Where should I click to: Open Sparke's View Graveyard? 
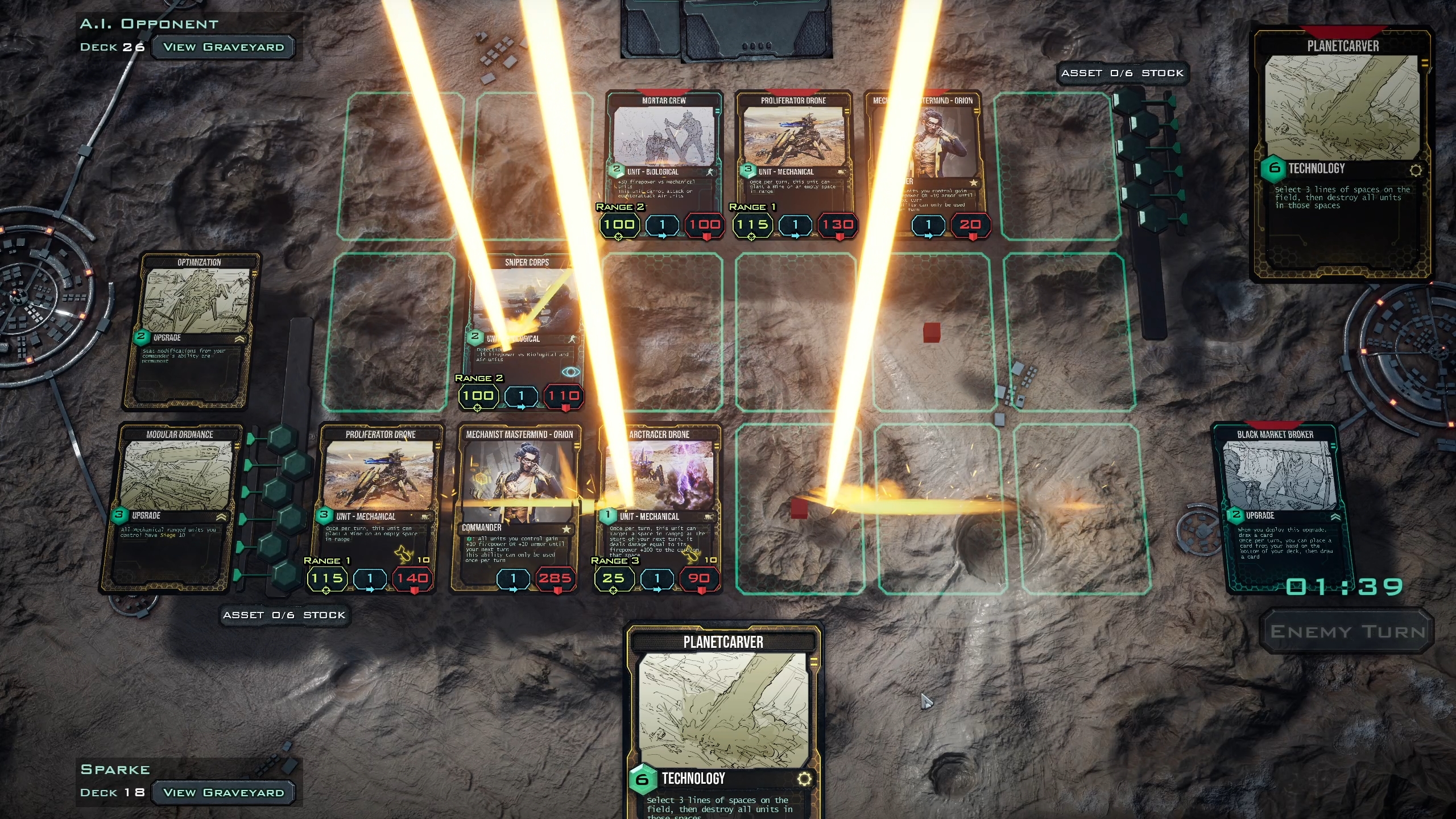(223, 792)
